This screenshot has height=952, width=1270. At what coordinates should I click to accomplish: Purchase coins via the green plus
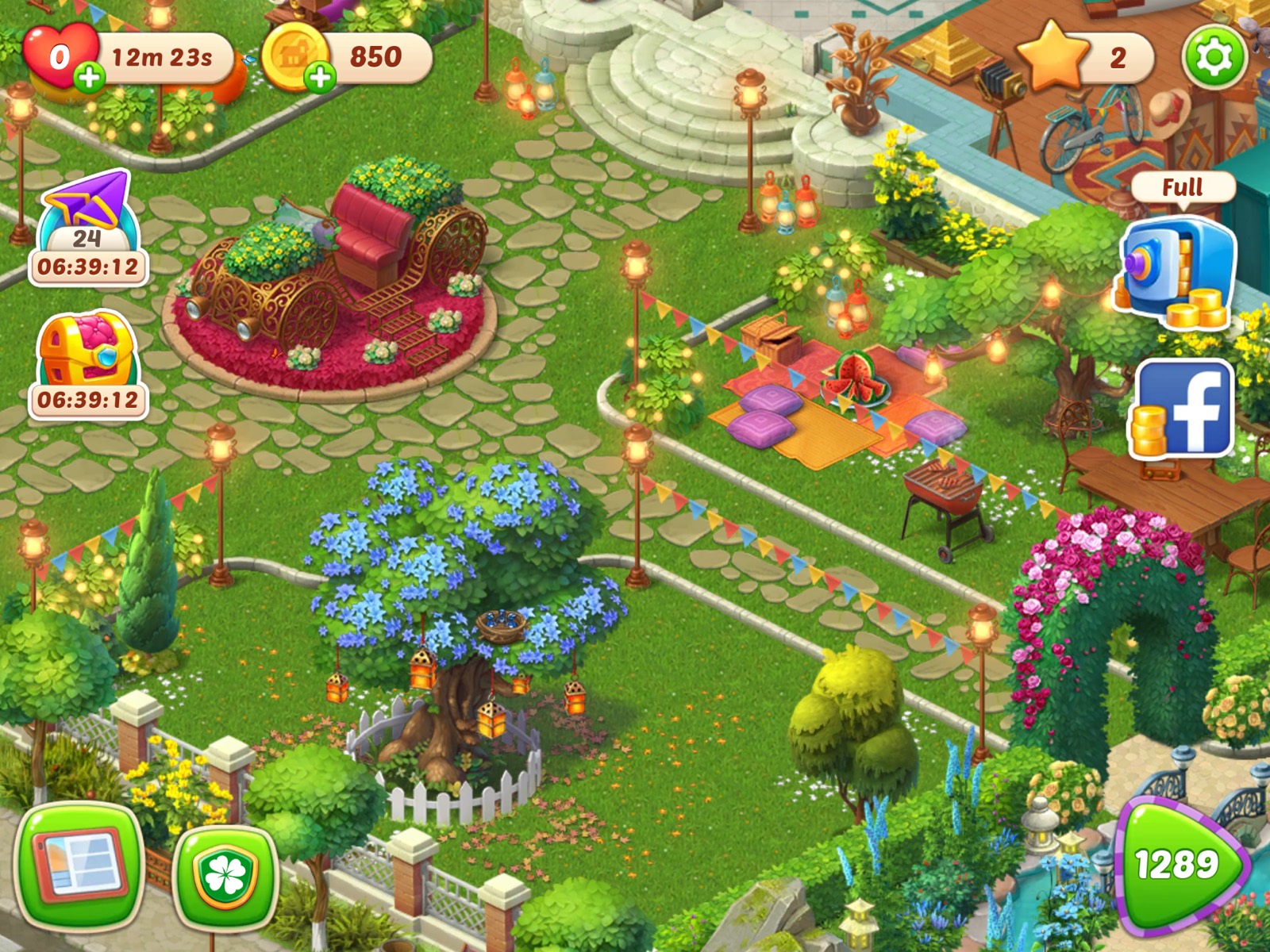321,77
